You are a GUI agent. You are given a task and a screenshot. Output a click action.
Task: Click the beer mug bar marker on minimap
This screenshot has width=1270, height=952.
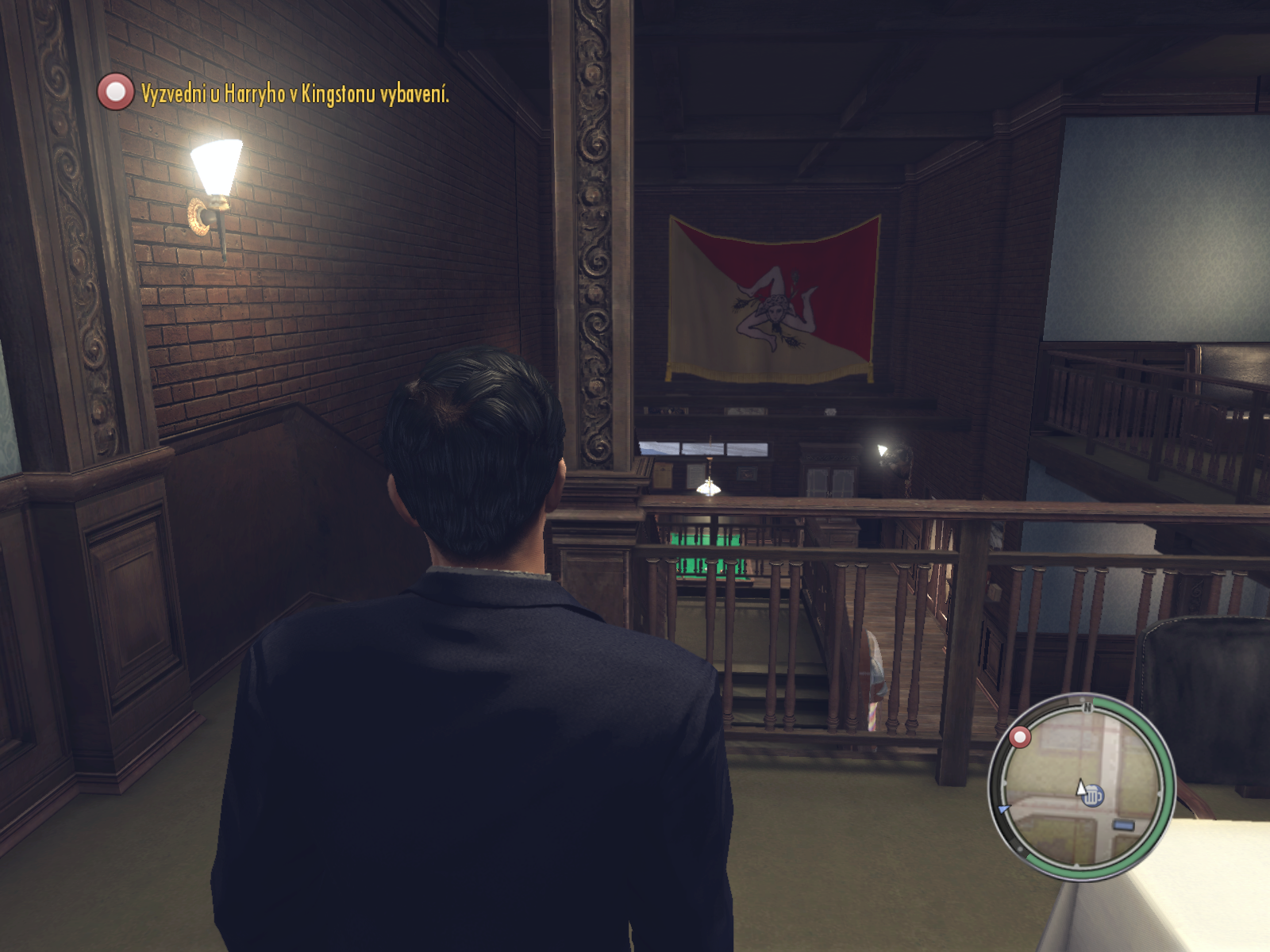pos(1094,795)
